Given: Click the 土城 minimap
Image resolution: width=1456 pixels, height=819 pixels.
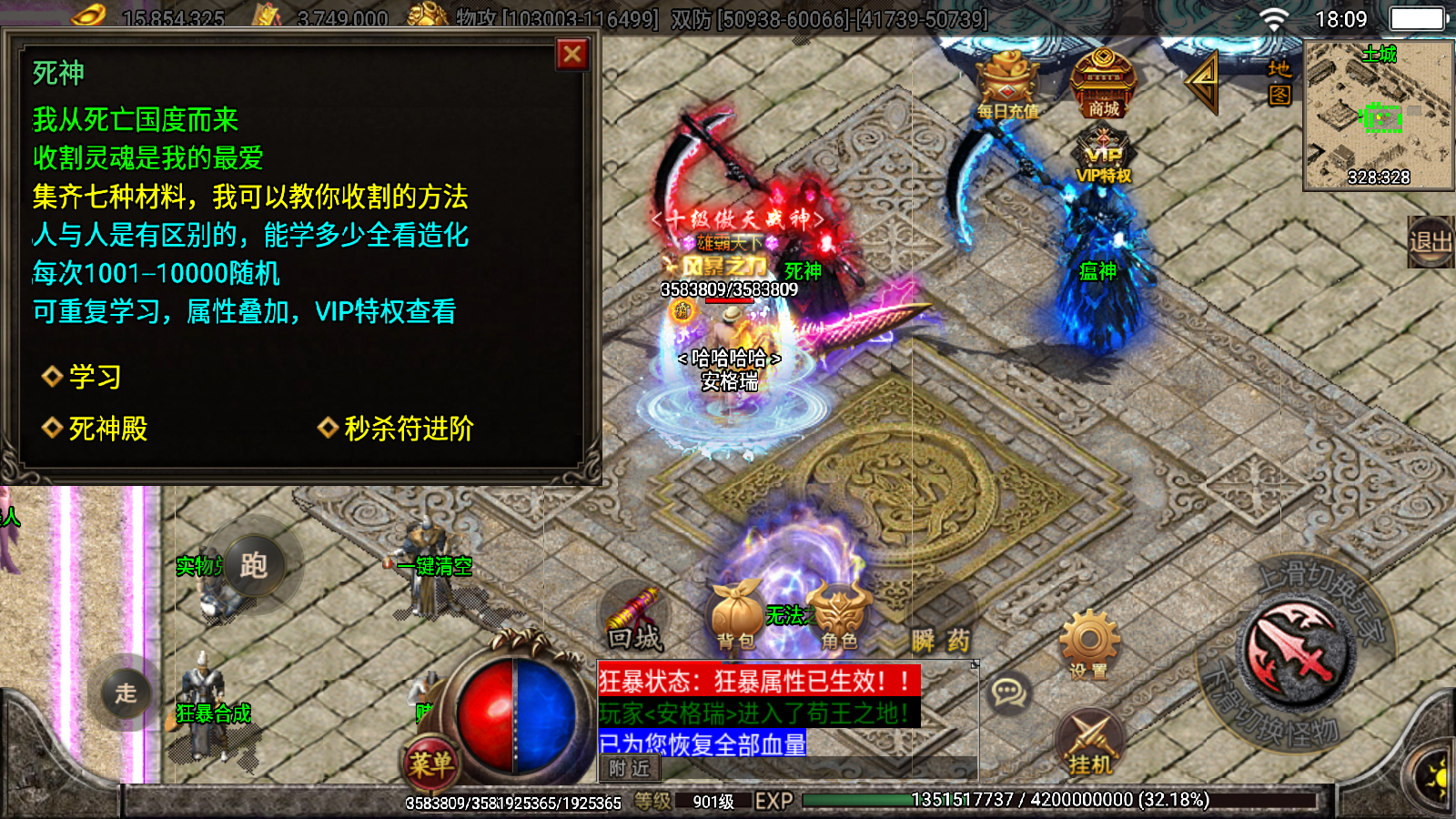Looking at the screenshot, I should [1378, 115].
